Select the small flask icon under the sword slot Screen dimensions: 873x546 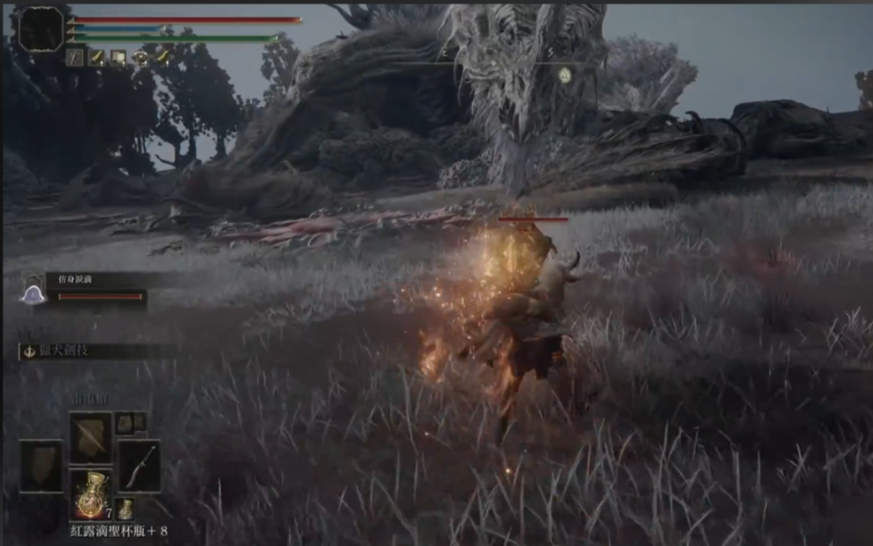125,508
